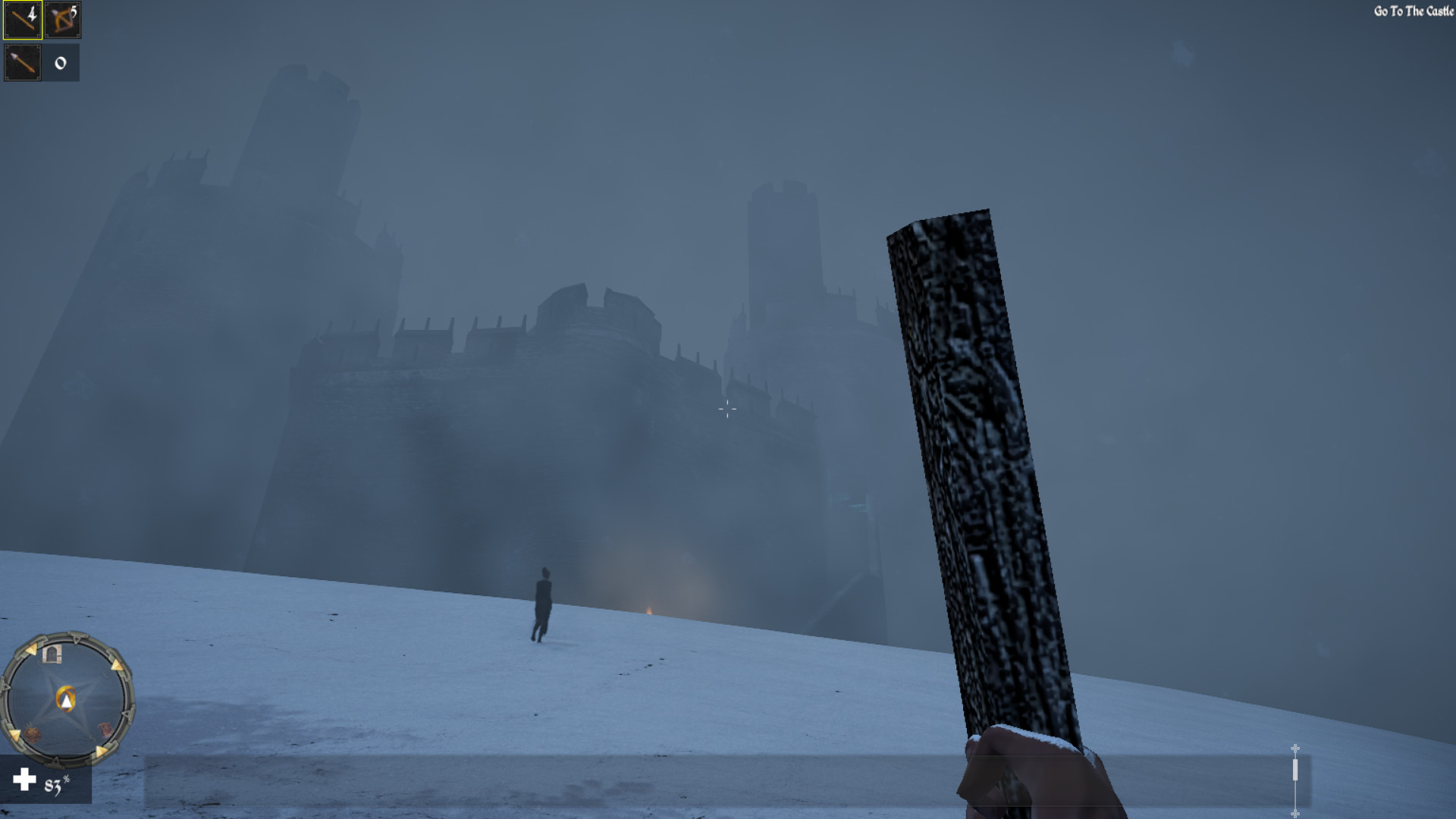Click the beast head icon on the compass
Image resolution: width=1456 pixels, height=819 pixels.
(33, 734)
